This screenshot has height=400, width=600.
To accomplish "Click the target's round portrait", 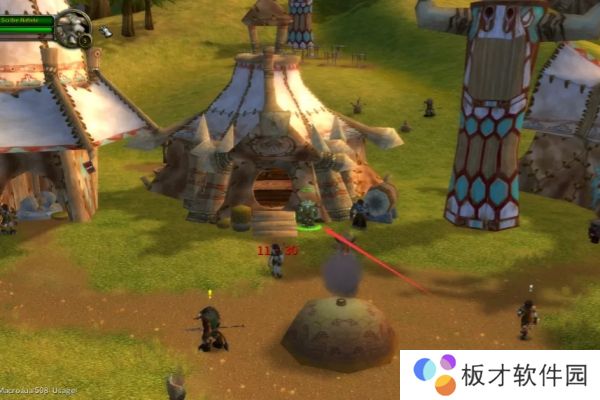I will (x=71, y=25).
